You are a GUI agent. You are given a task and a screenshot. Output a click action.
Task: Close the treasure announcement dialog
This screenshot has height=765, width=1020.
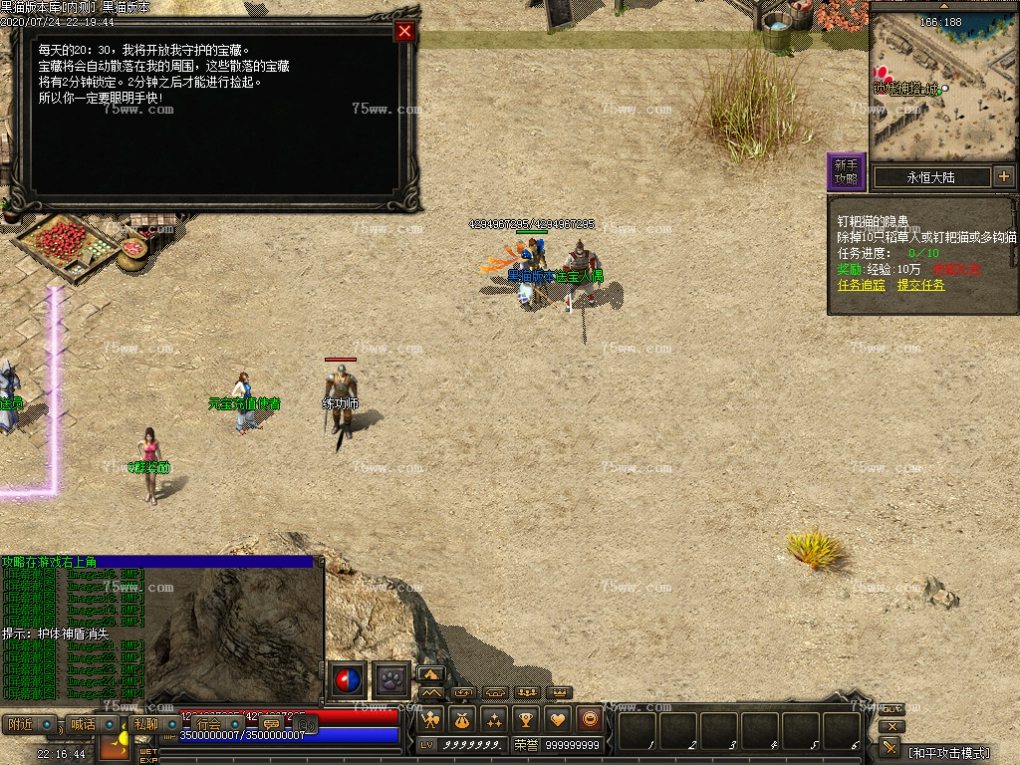point(404,31)
